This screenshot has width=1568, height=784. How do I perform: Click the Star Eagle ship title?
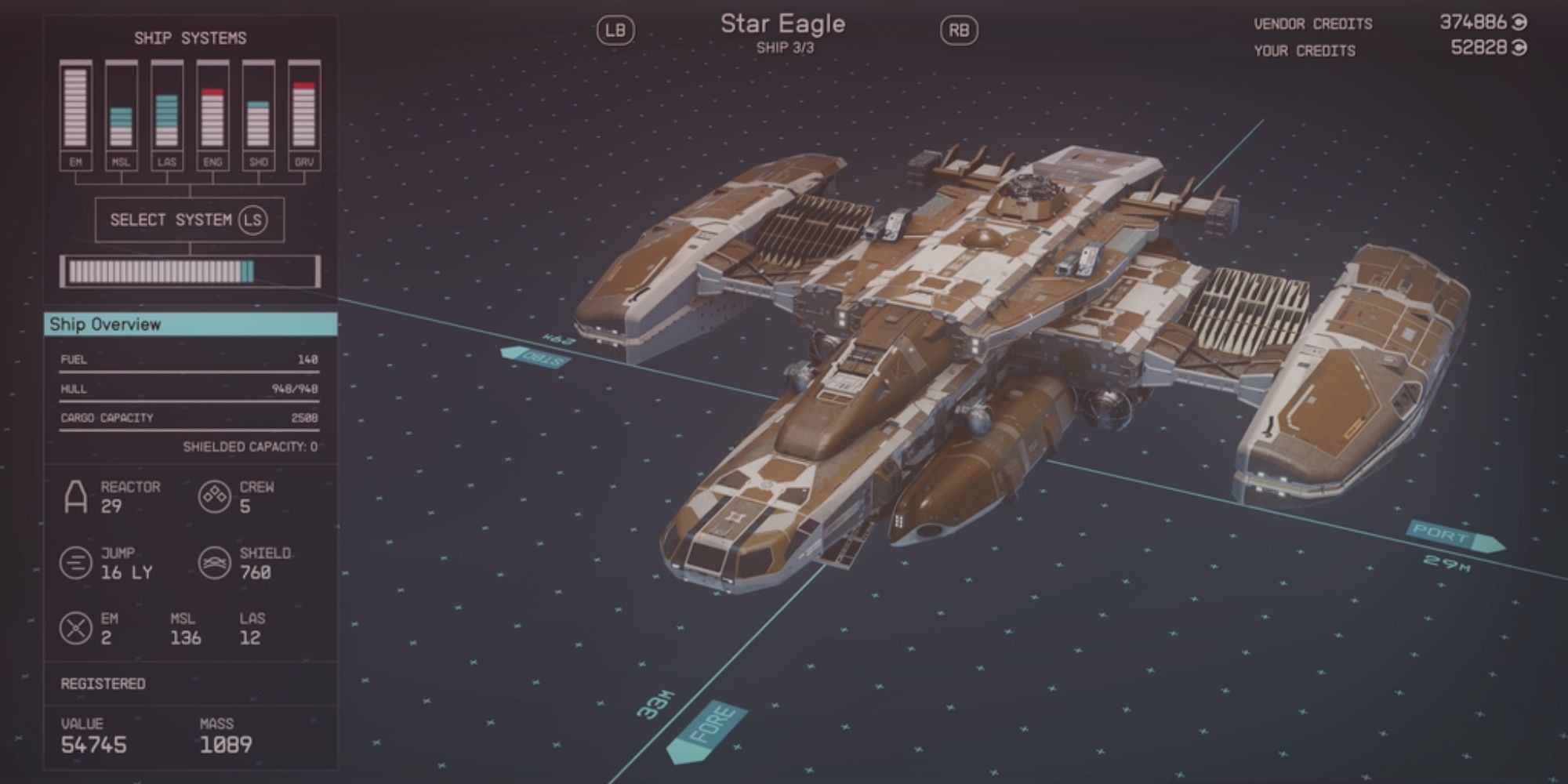click(784, 24)
